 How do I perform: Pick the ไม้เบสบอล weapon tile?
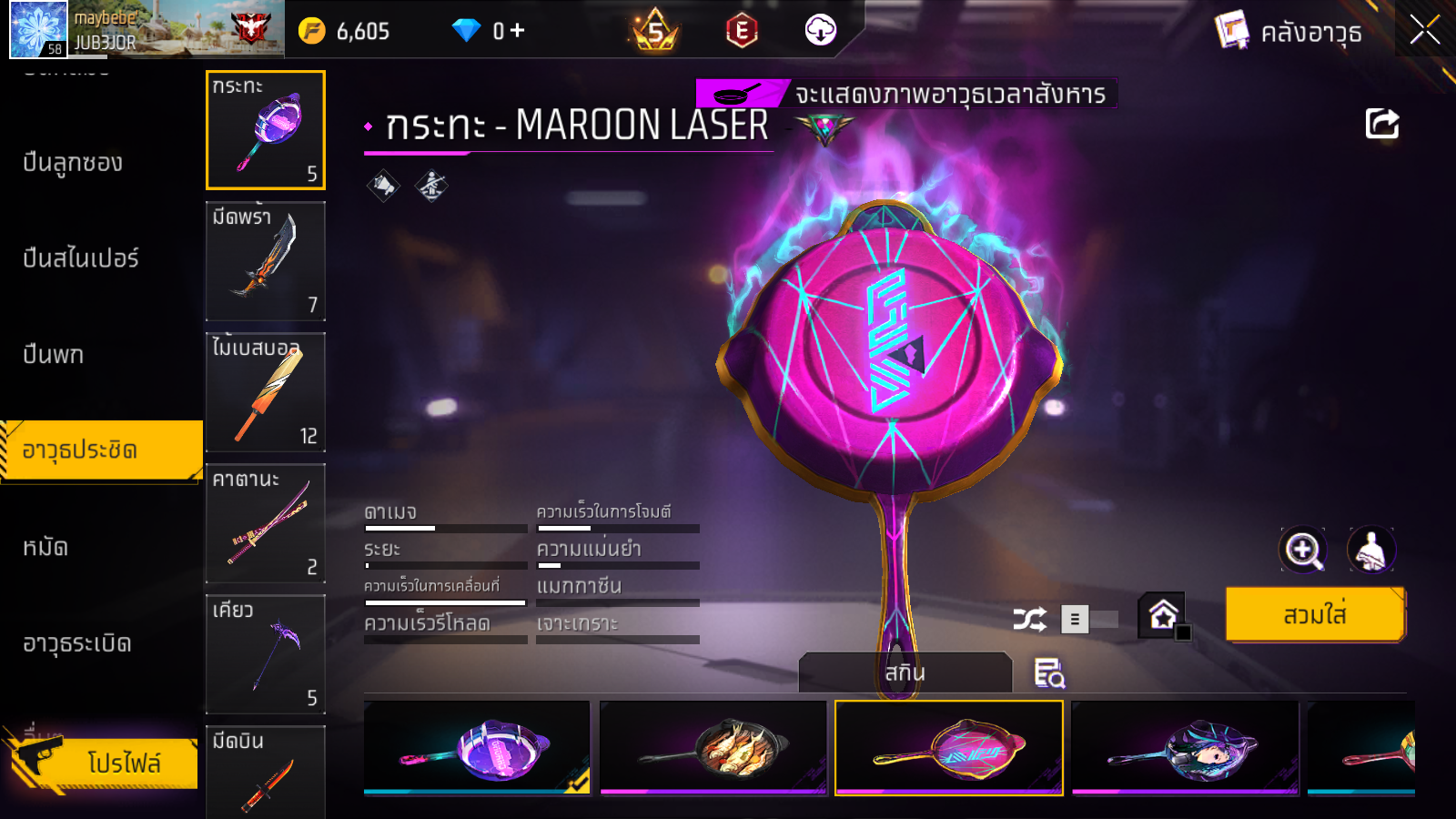265,392
